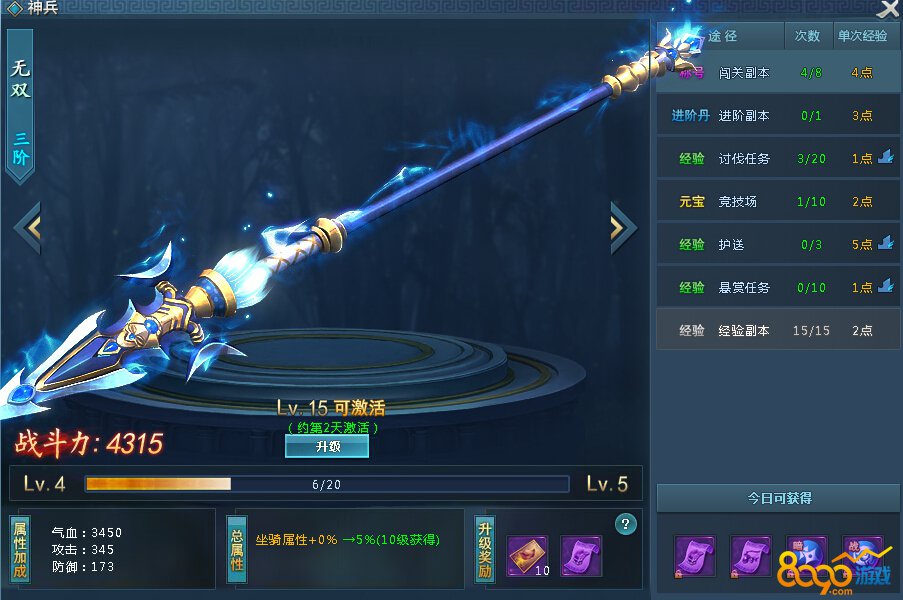Open the 悬赏任务 bounty row
The image size is (903, 600).
[x=777, y=287]
